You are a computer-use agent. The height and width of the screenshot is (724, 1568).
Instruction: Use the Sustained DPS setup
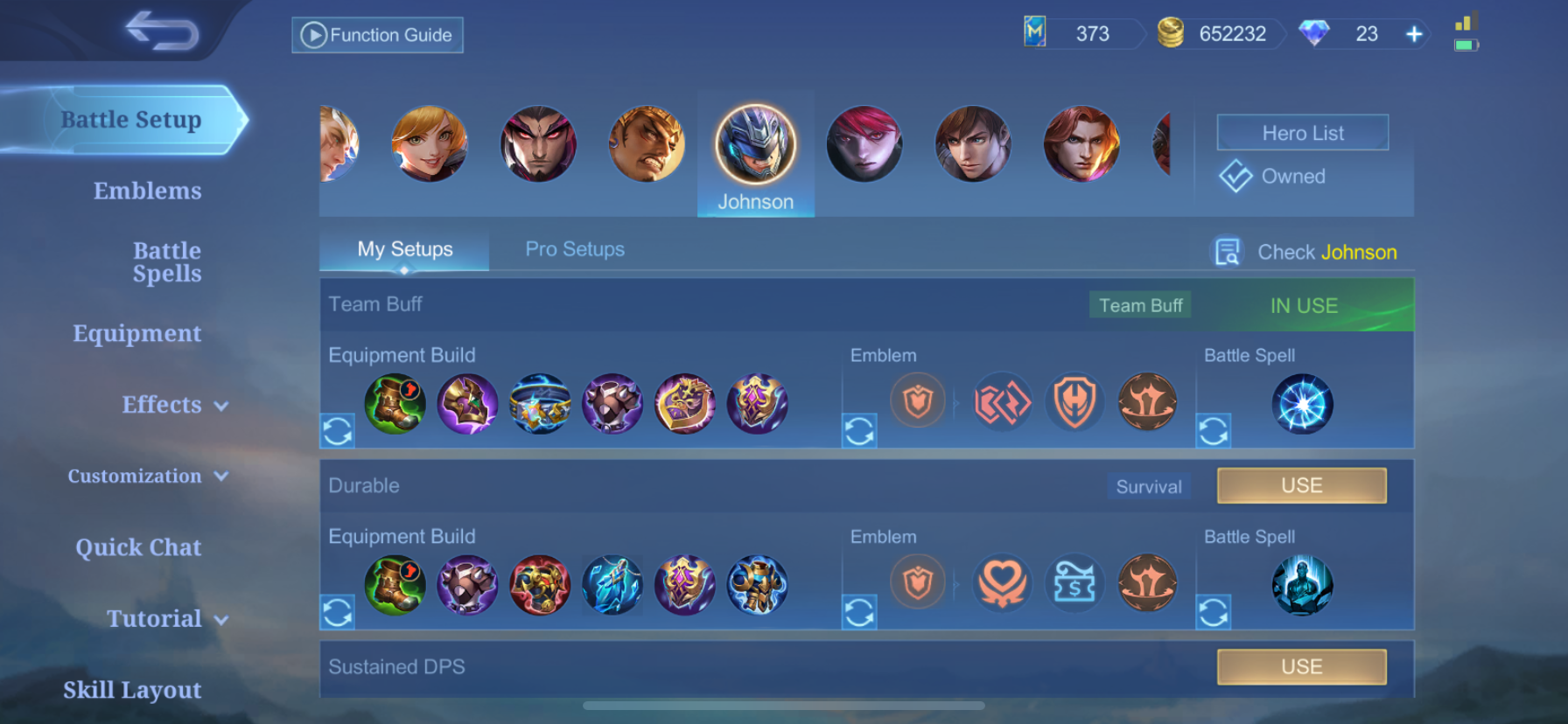(1301, 666)
